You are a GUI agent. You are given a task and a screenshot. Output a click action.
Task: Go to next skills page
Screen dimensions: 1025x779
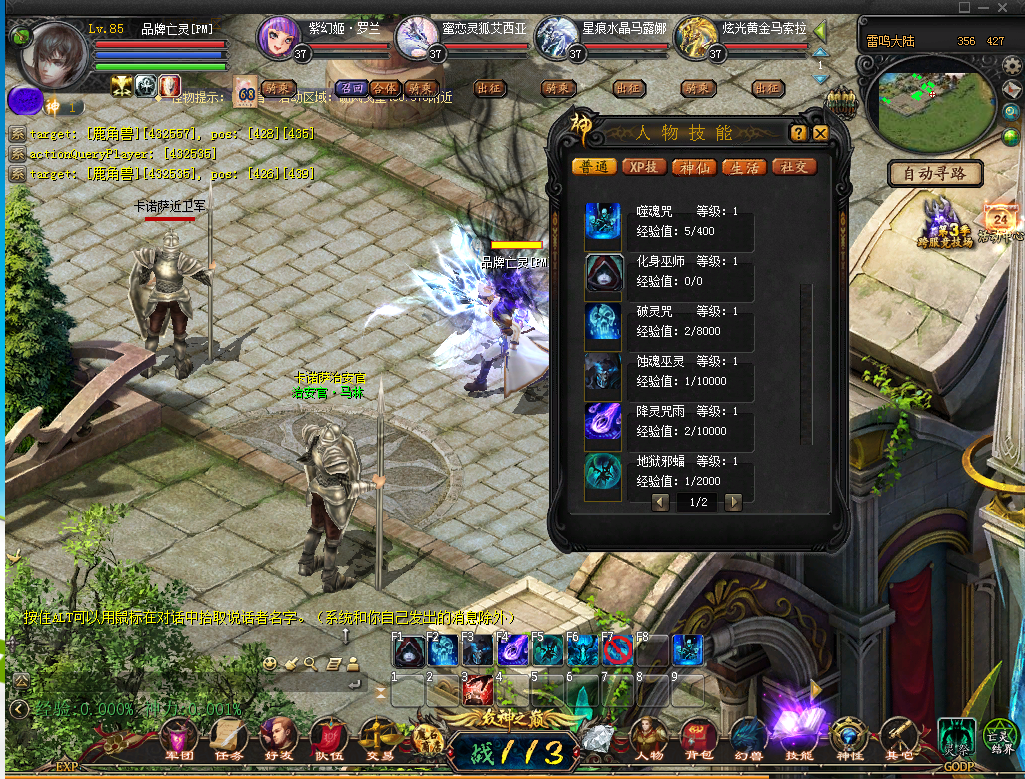(x=734, y=502)
